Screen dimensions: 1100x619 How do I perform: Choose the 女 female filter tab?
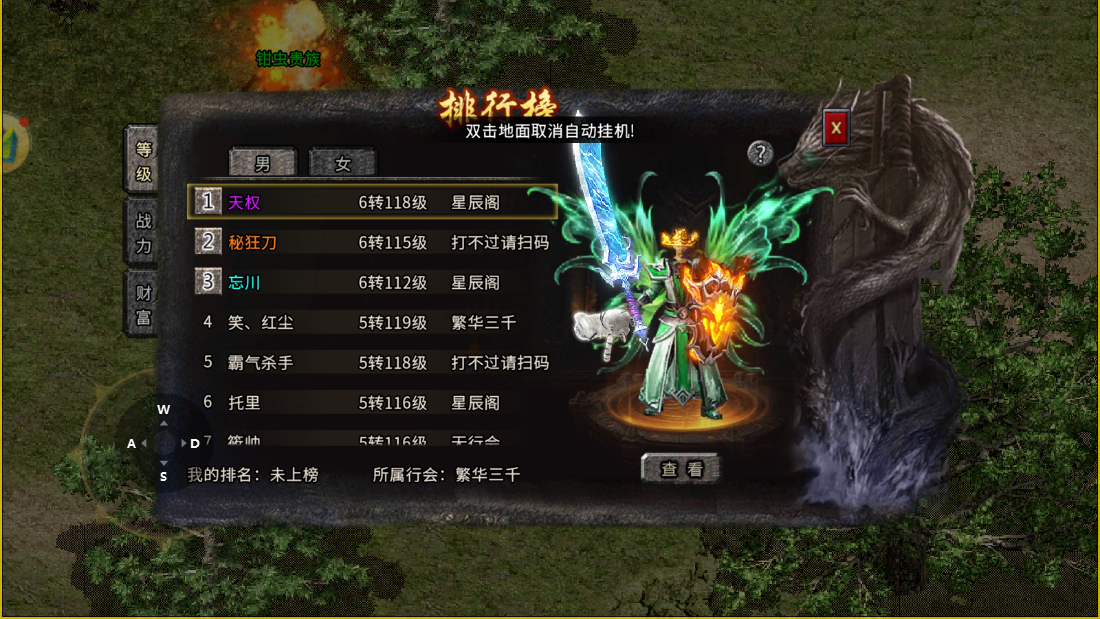[343, 163]
